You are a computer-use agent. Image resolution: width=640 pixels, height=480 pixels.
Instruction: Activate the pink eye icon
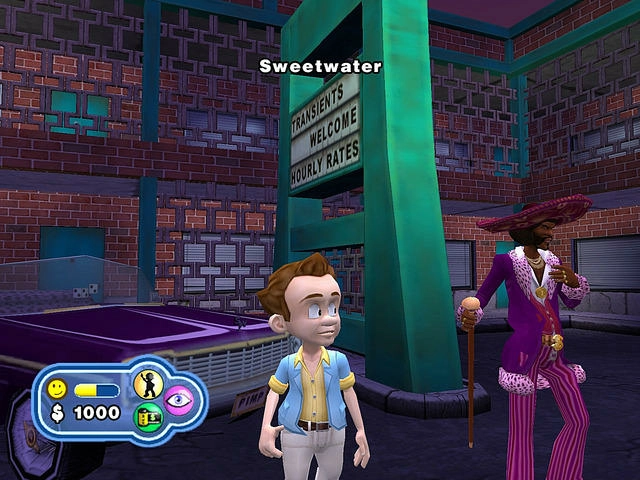click(178, 399)
